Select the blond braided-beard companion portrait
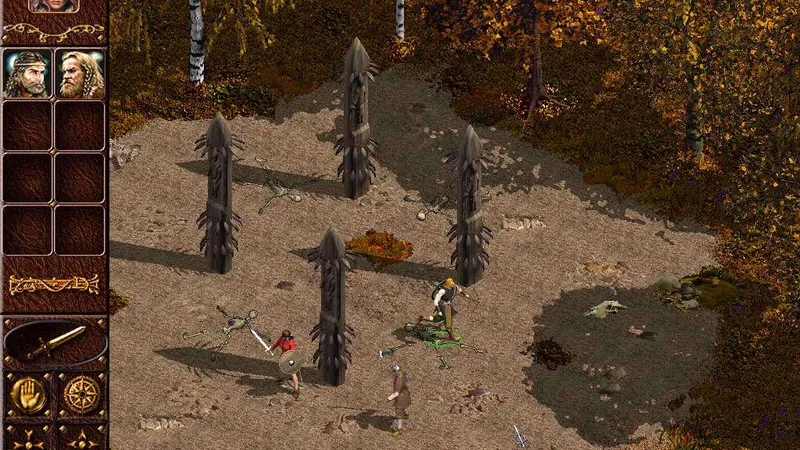800x450 pixels. (80, 74)
